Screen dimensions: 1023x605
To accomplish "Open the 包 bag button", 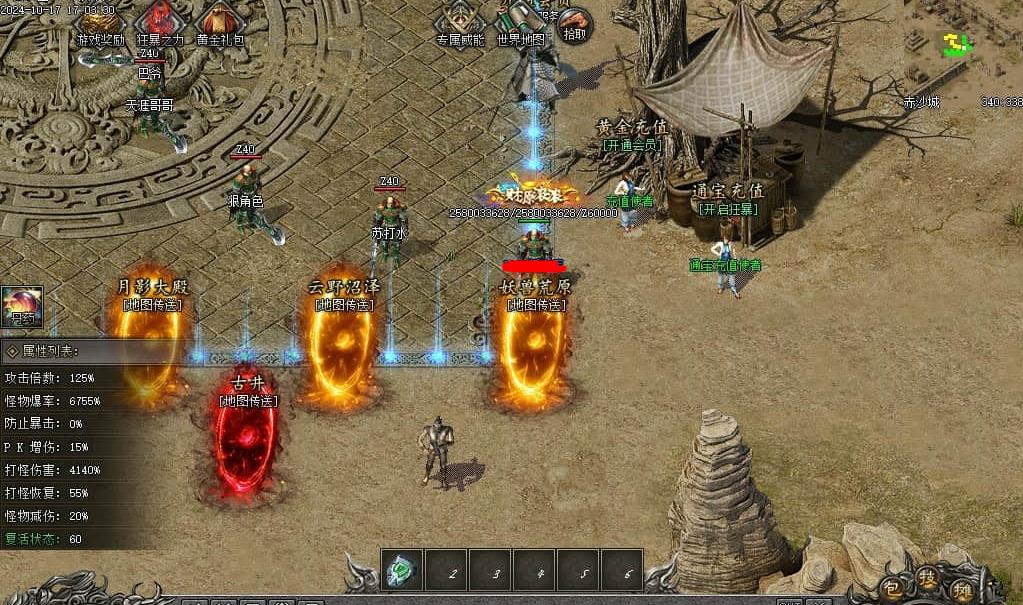I will click(892, 590).
